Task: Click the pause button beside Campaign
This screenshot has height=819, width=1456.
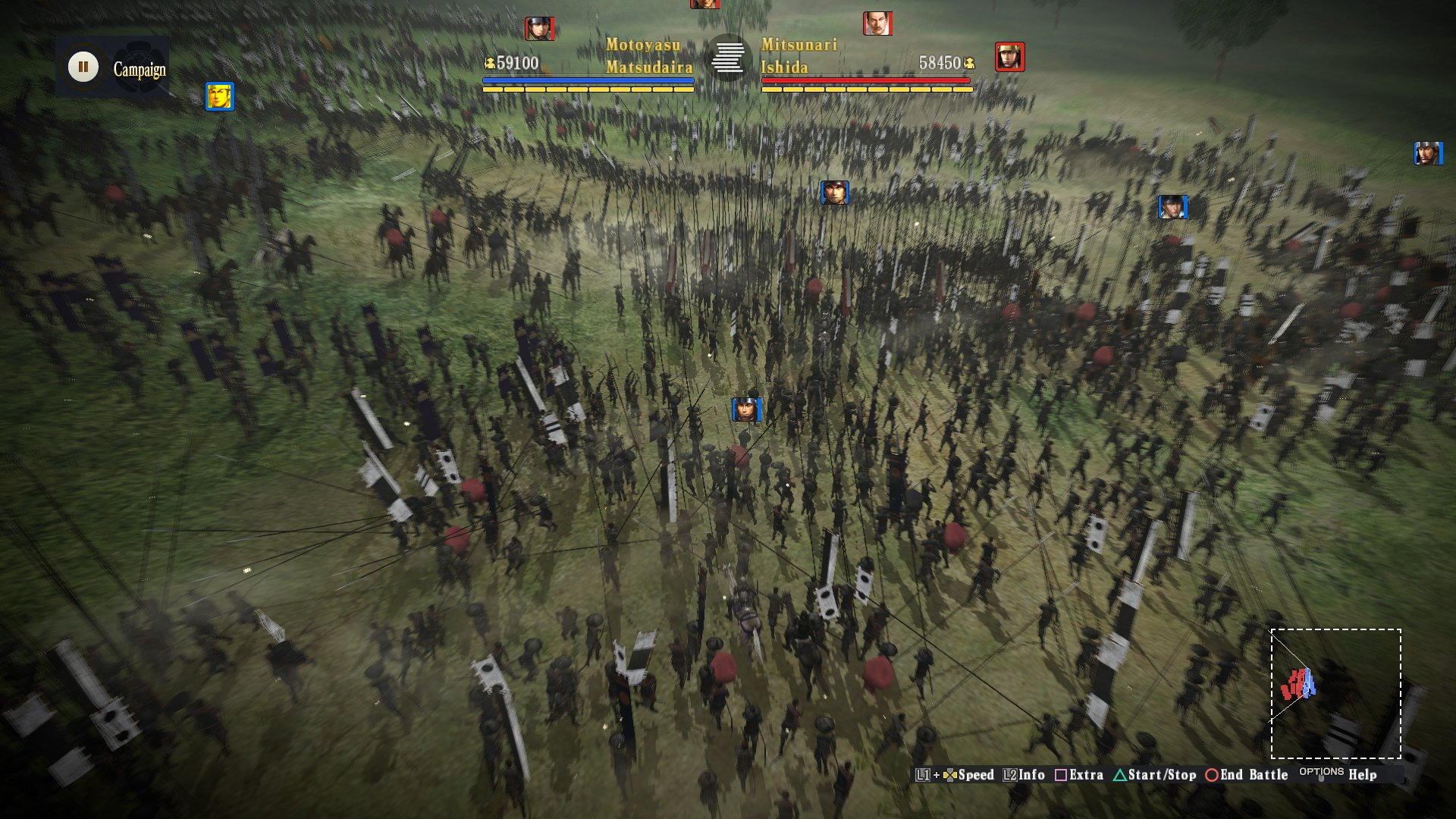Action: pyautogui.click(x=83, y=67)
